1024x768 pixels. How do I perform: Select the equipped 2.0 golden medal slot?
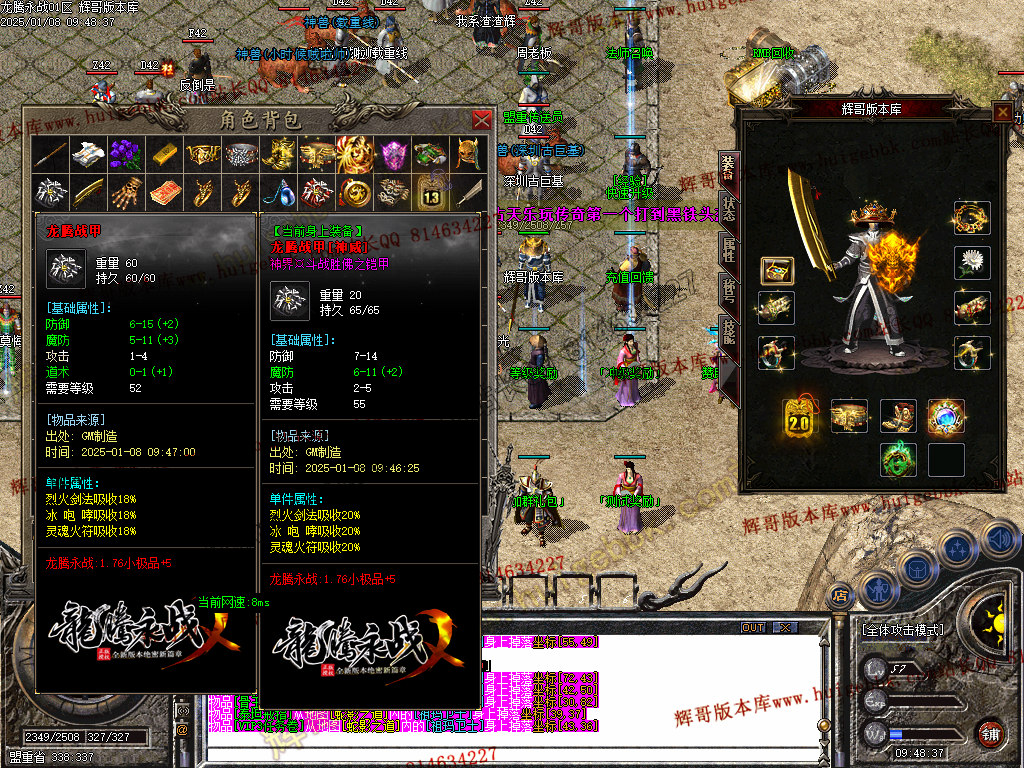pyautogui.click(x=800, y=415)
